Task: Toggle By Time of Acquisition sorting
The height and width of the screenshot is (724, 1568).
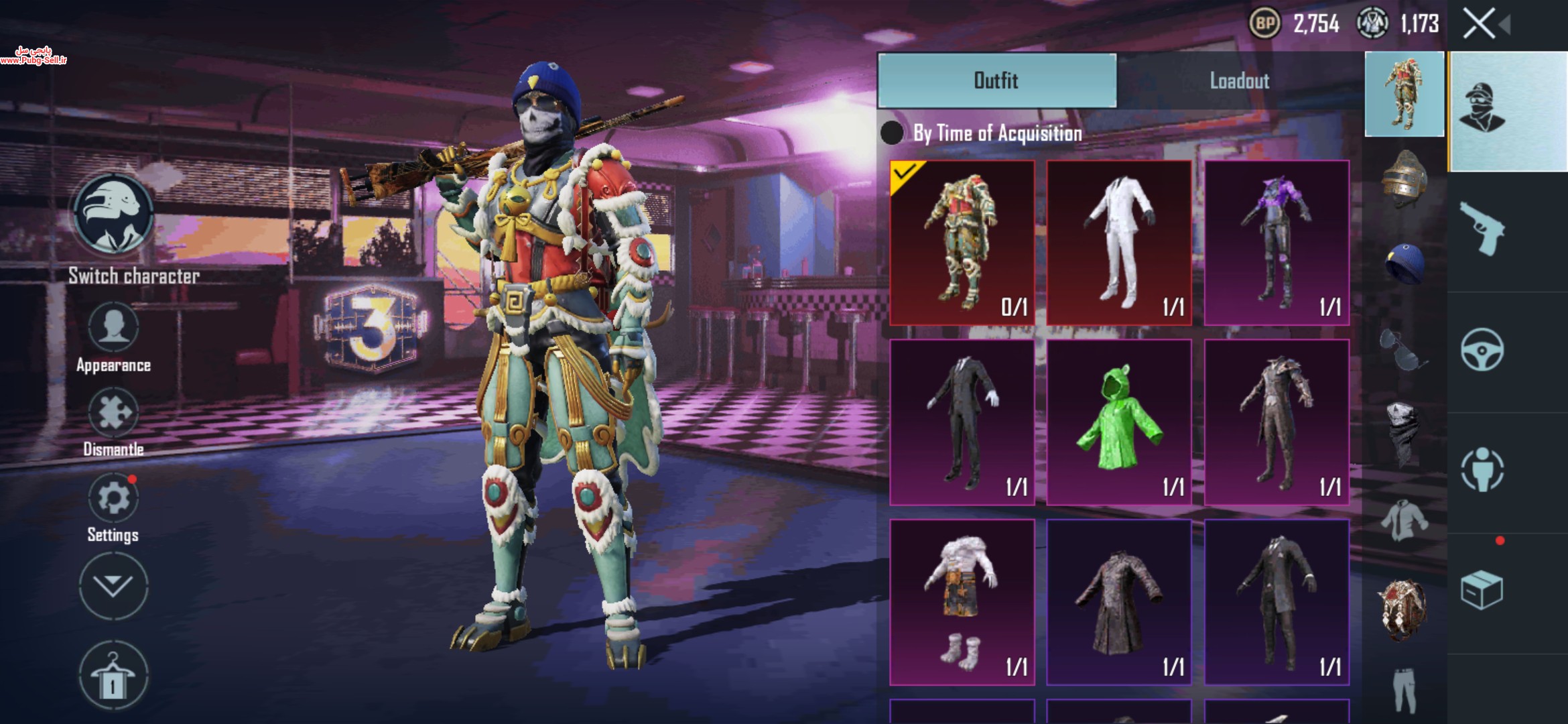Action: tap(892, 133)
